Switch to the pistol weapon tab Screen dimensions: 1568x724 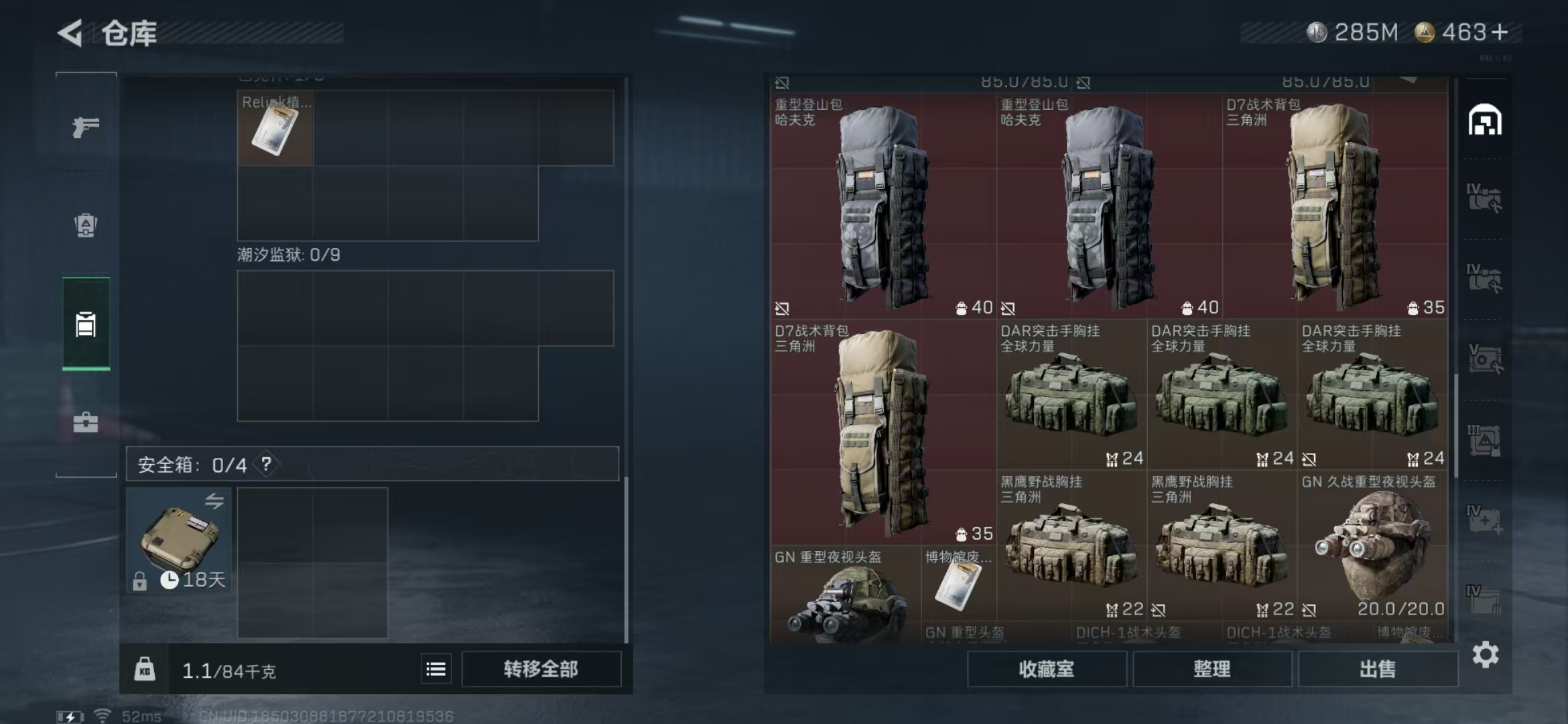86,127
